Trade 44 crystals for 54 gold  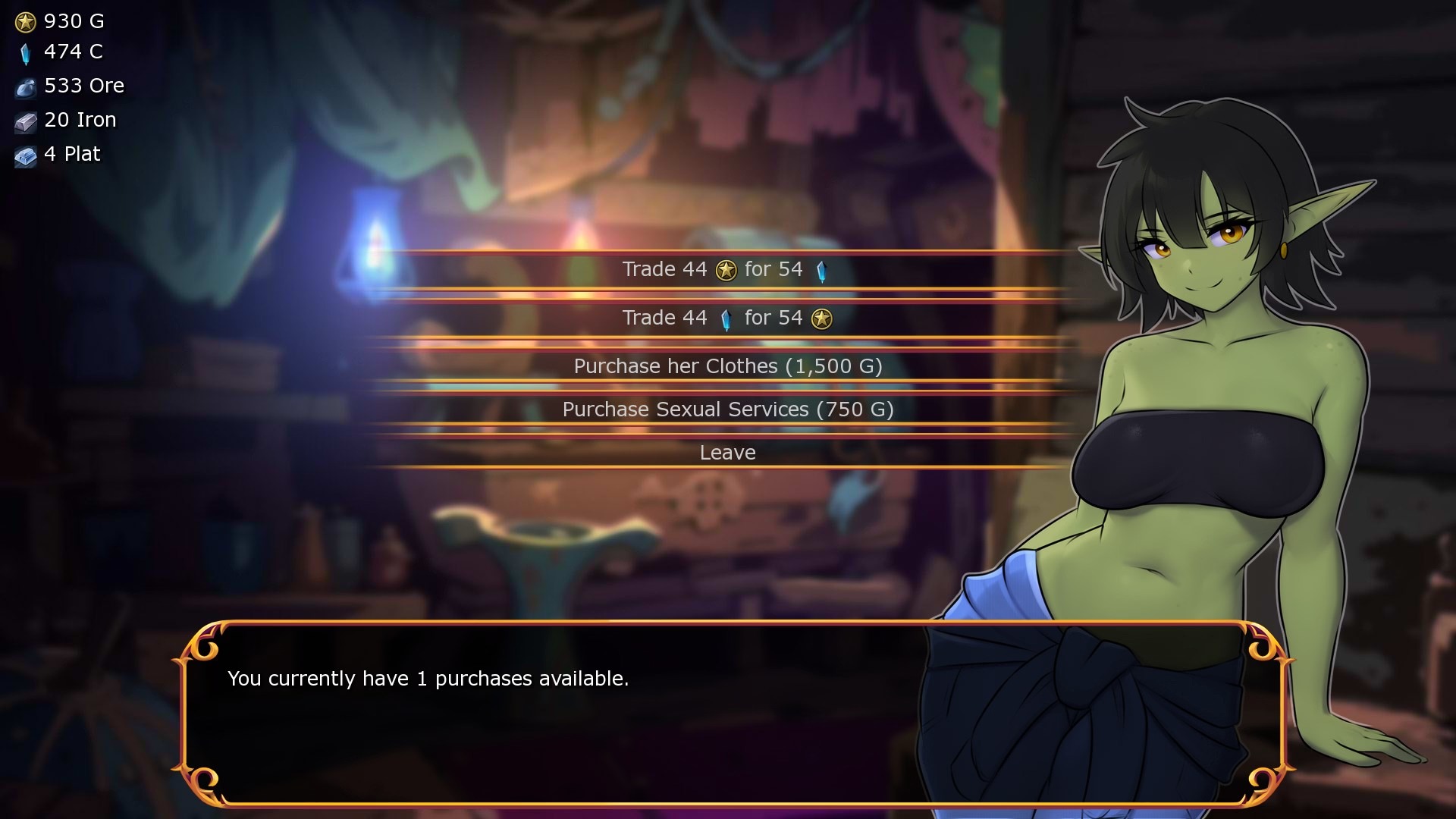[726, 318]
